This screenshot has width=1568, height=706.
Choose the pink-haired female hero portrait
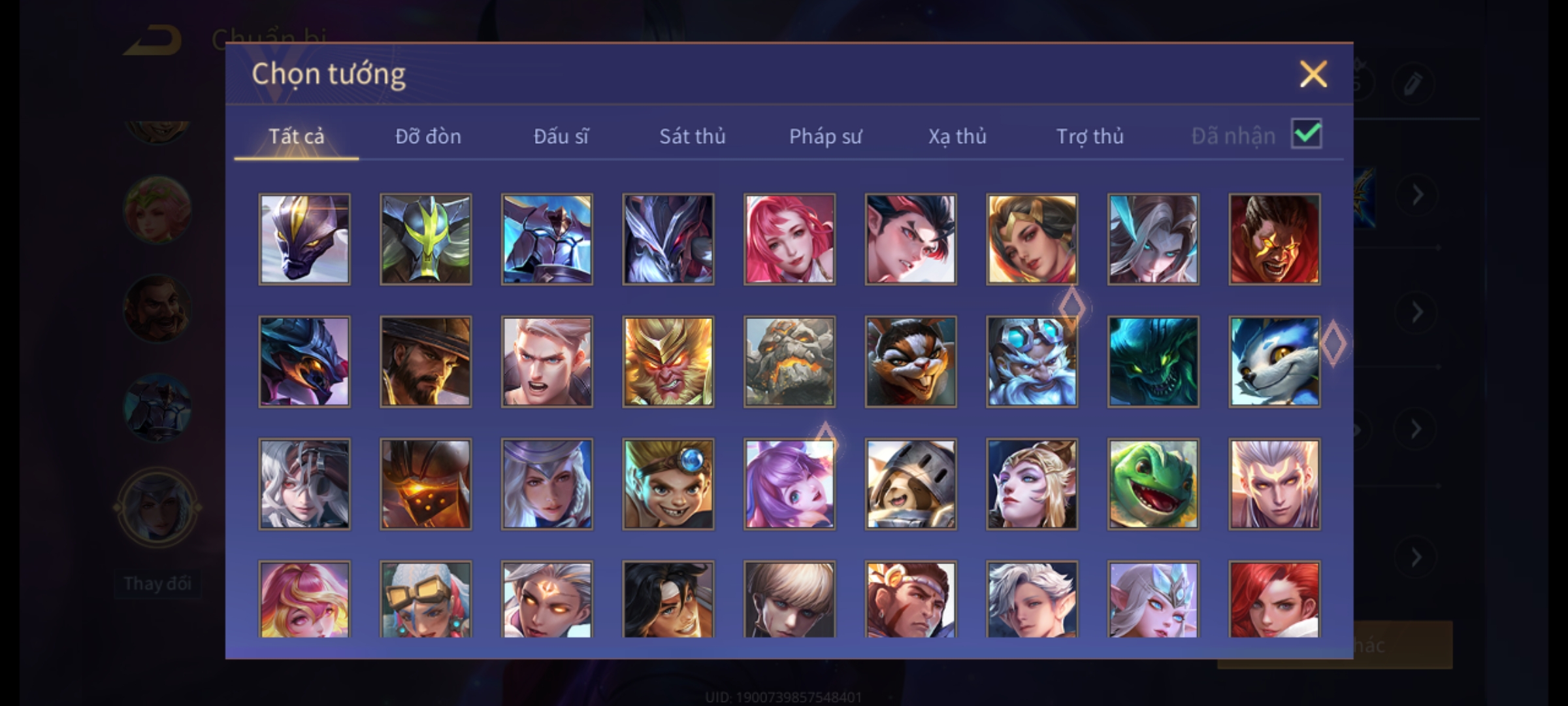789,239
